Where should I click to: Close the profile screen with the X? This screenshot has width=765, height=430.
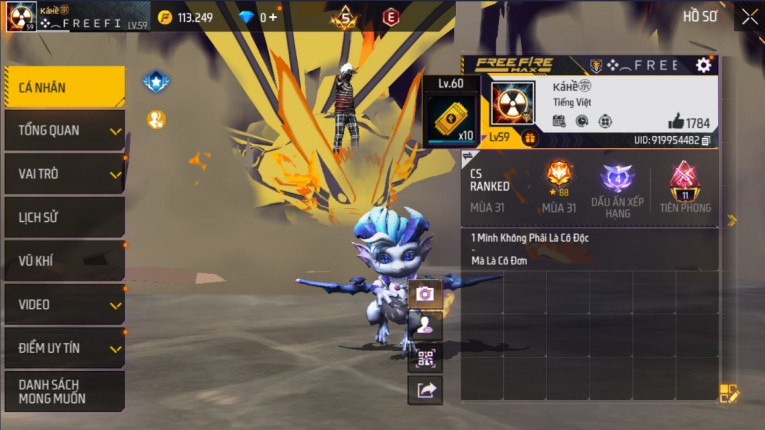tap(749, 16)
